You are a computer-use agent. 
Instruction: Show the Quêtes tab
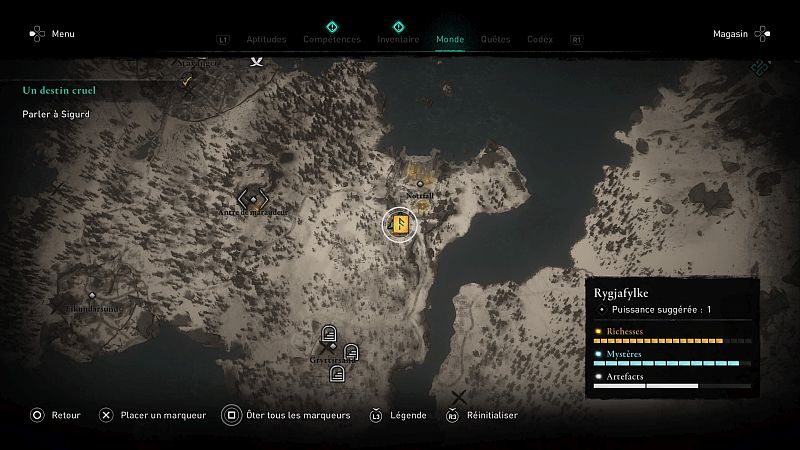click(495, 40)
